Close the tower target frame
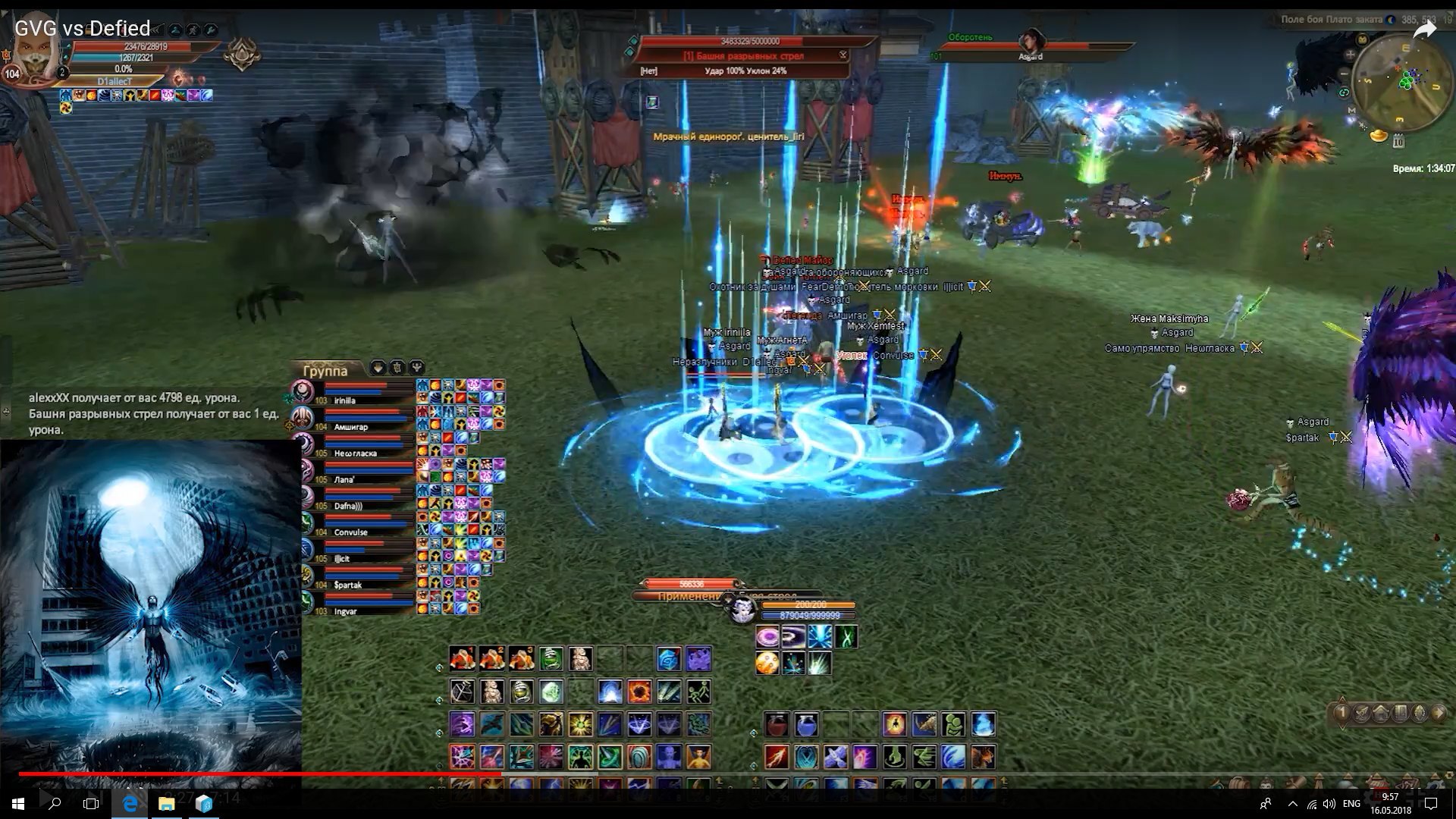 tap(843, 55)
